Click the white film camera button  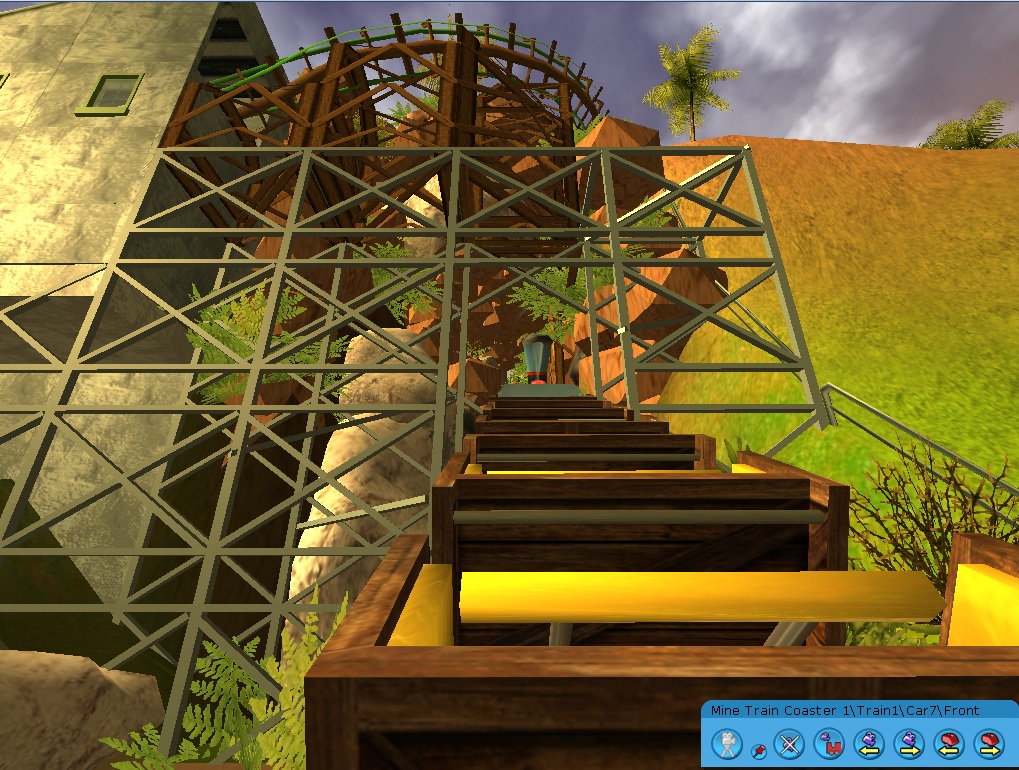pos(727,743)
